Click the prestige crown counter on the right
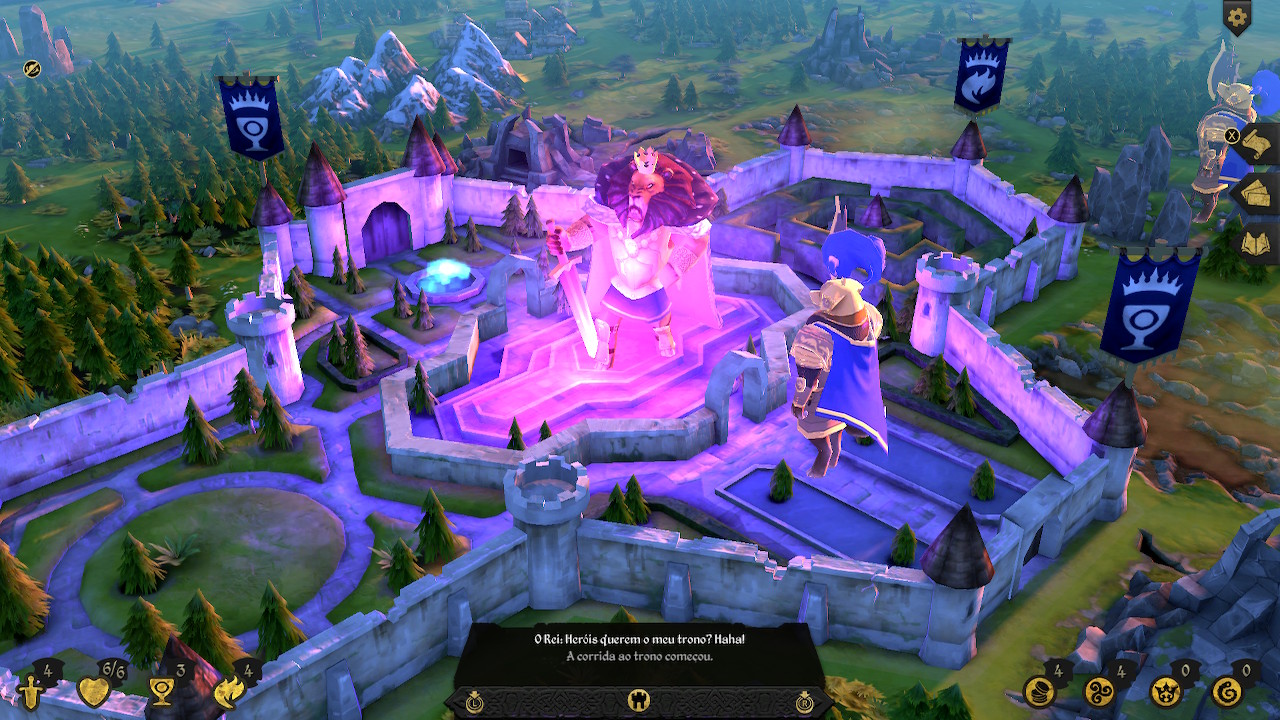 1167,692
